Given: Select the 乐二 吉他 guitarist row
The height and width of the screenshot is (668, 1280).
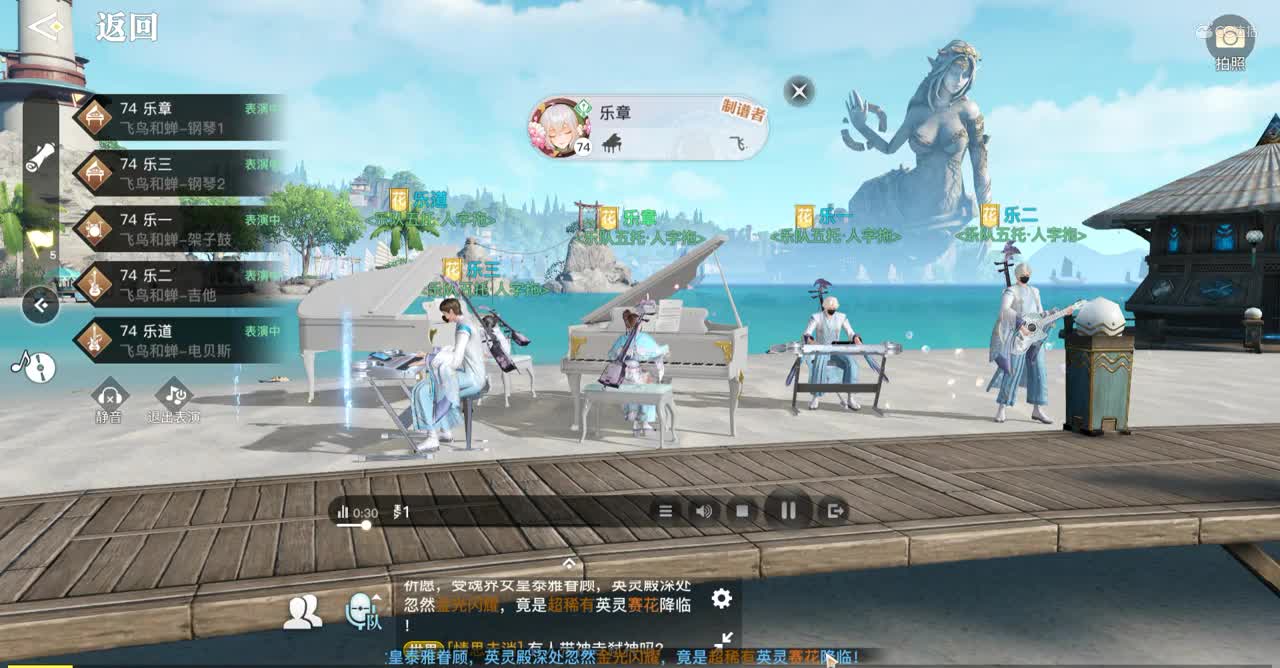Looking at the screenshot, I should [180, 284].
